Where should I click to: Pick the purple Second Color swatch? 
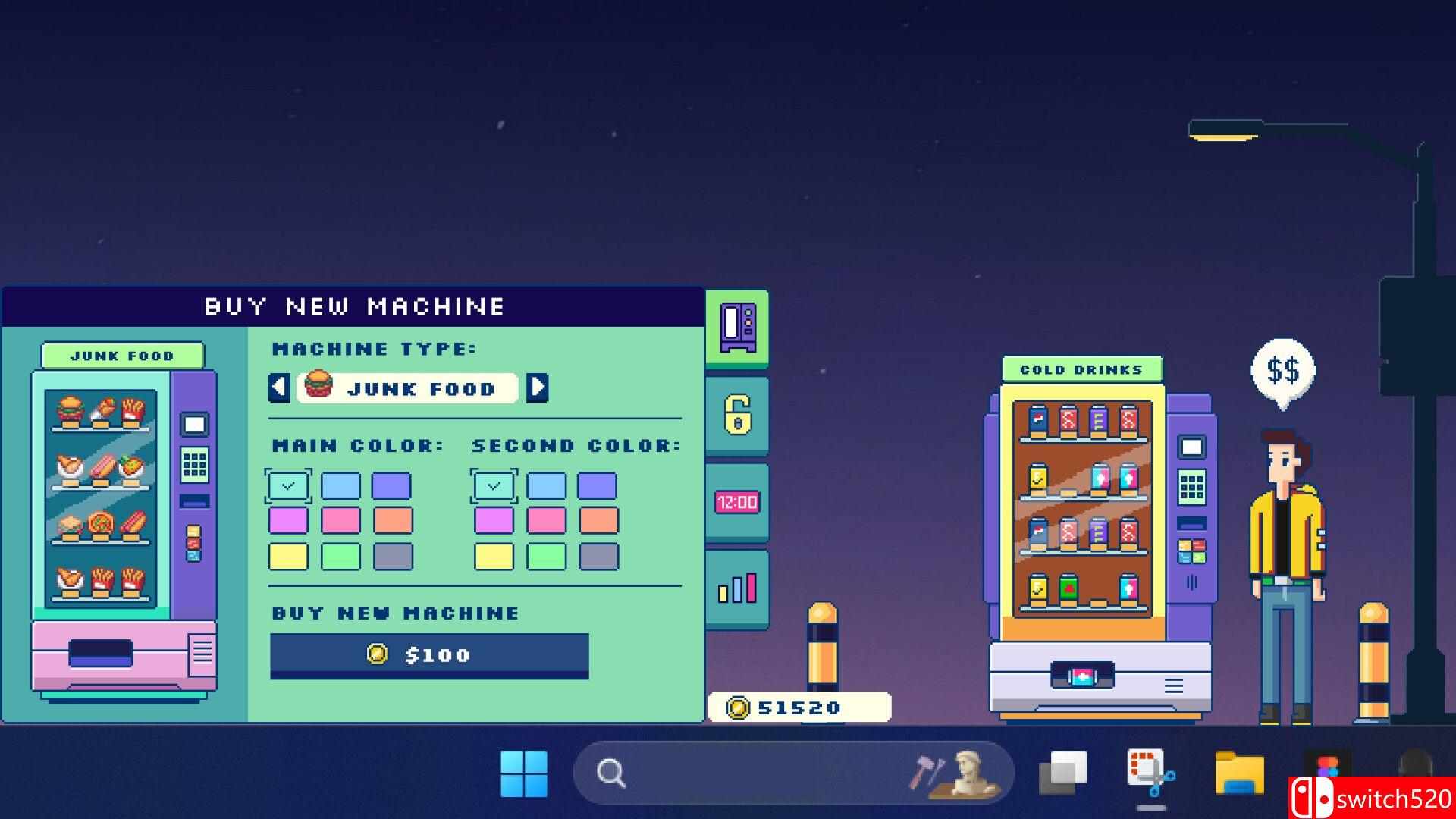tap(597, 485)
